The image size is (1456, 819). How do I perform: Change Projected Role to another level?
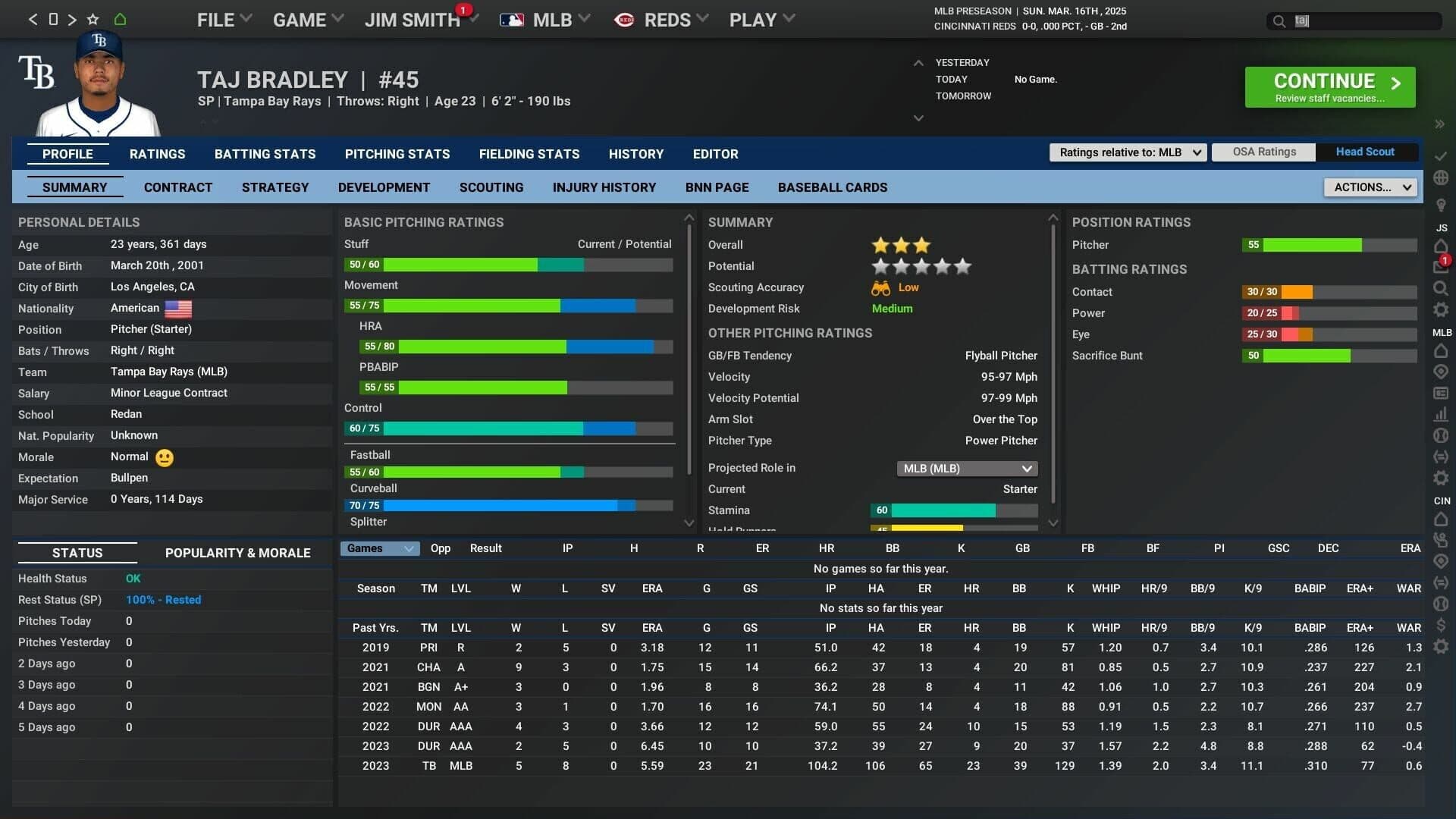coord(967,468)
